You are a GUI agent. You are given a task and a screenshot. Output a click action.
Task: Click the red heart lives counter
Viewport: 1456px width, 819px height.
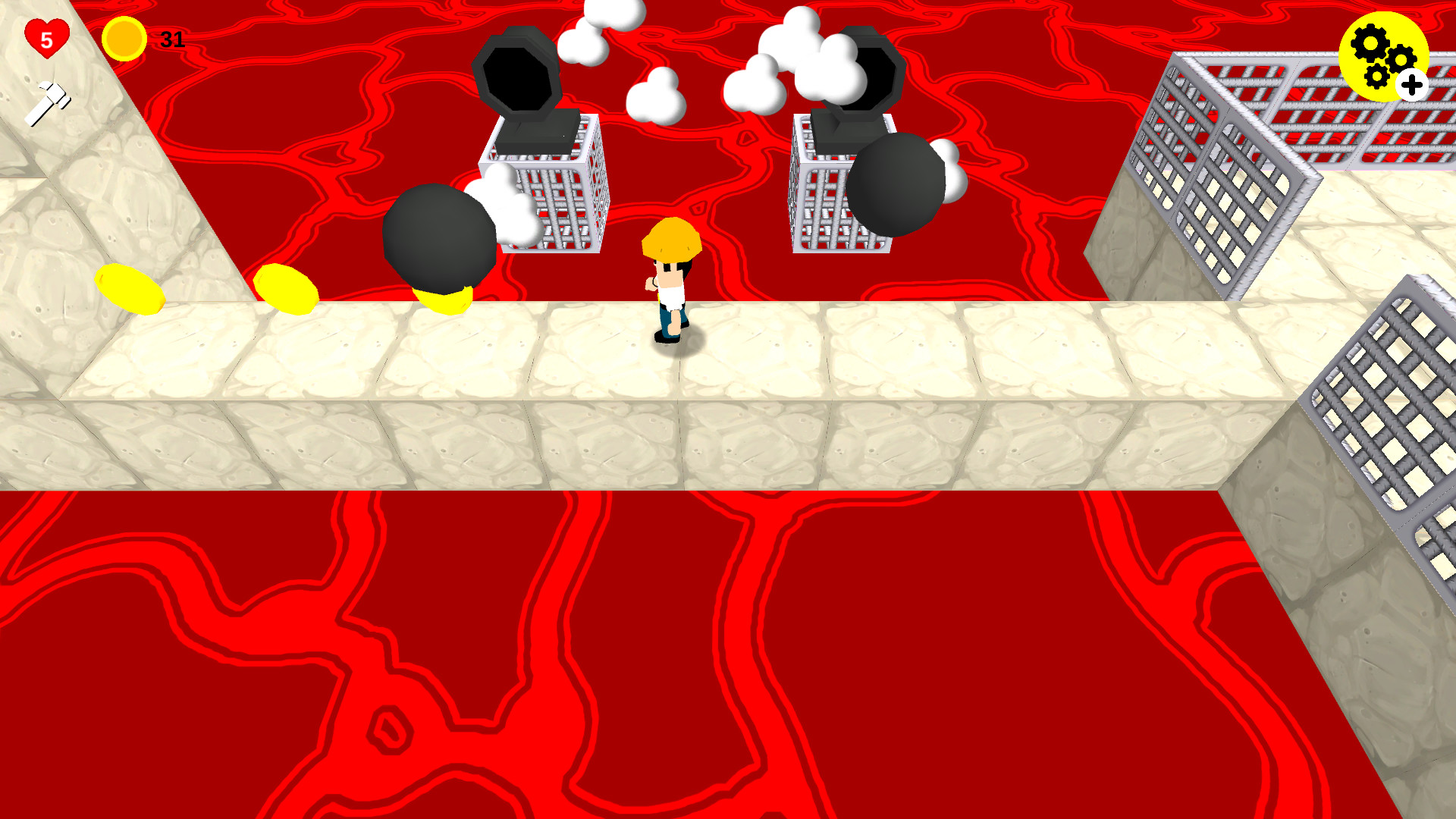pyautogui.click(x=45, y=38)
